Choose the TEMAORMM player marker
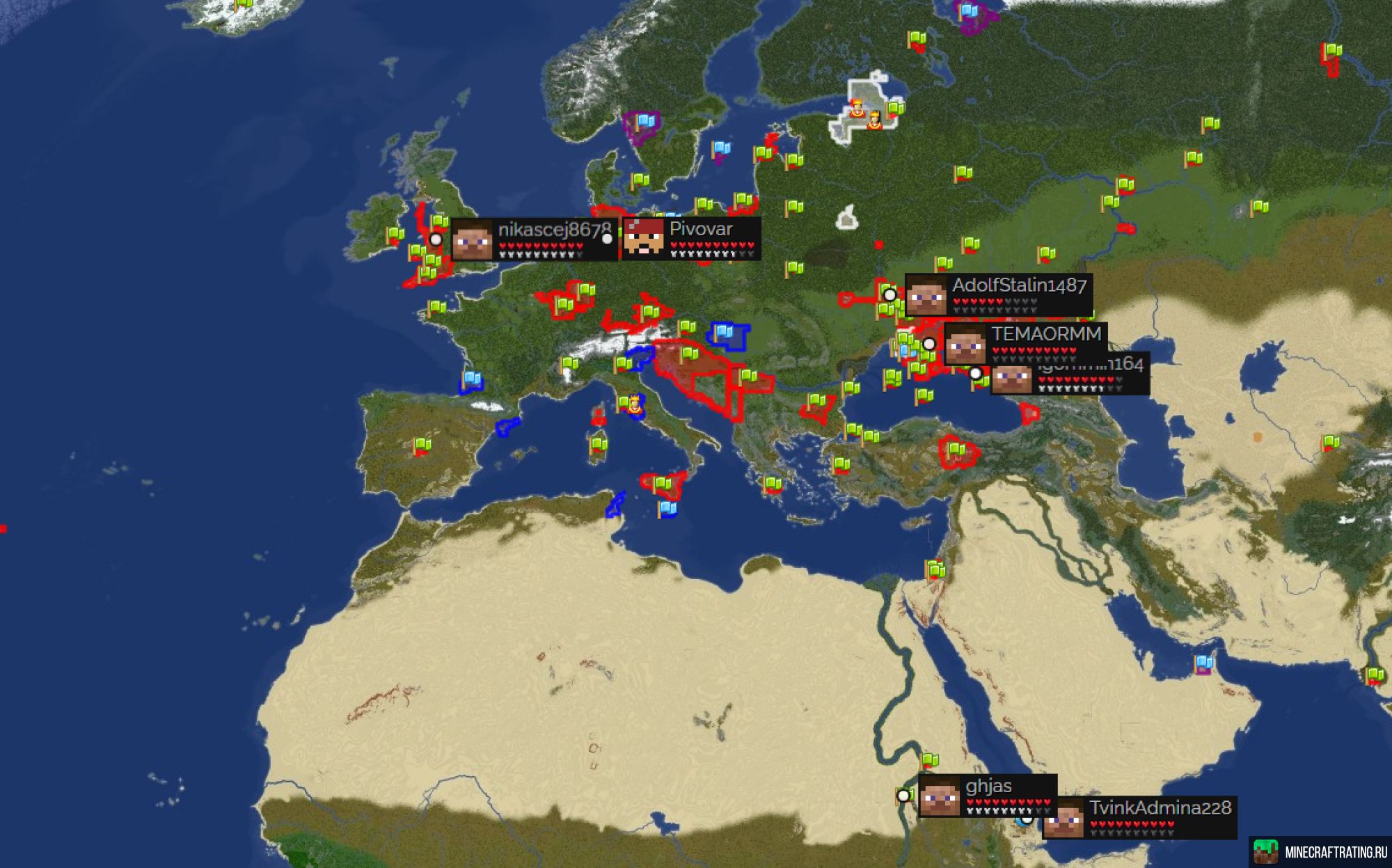1392x868 pixels. (x=929, y=344)
